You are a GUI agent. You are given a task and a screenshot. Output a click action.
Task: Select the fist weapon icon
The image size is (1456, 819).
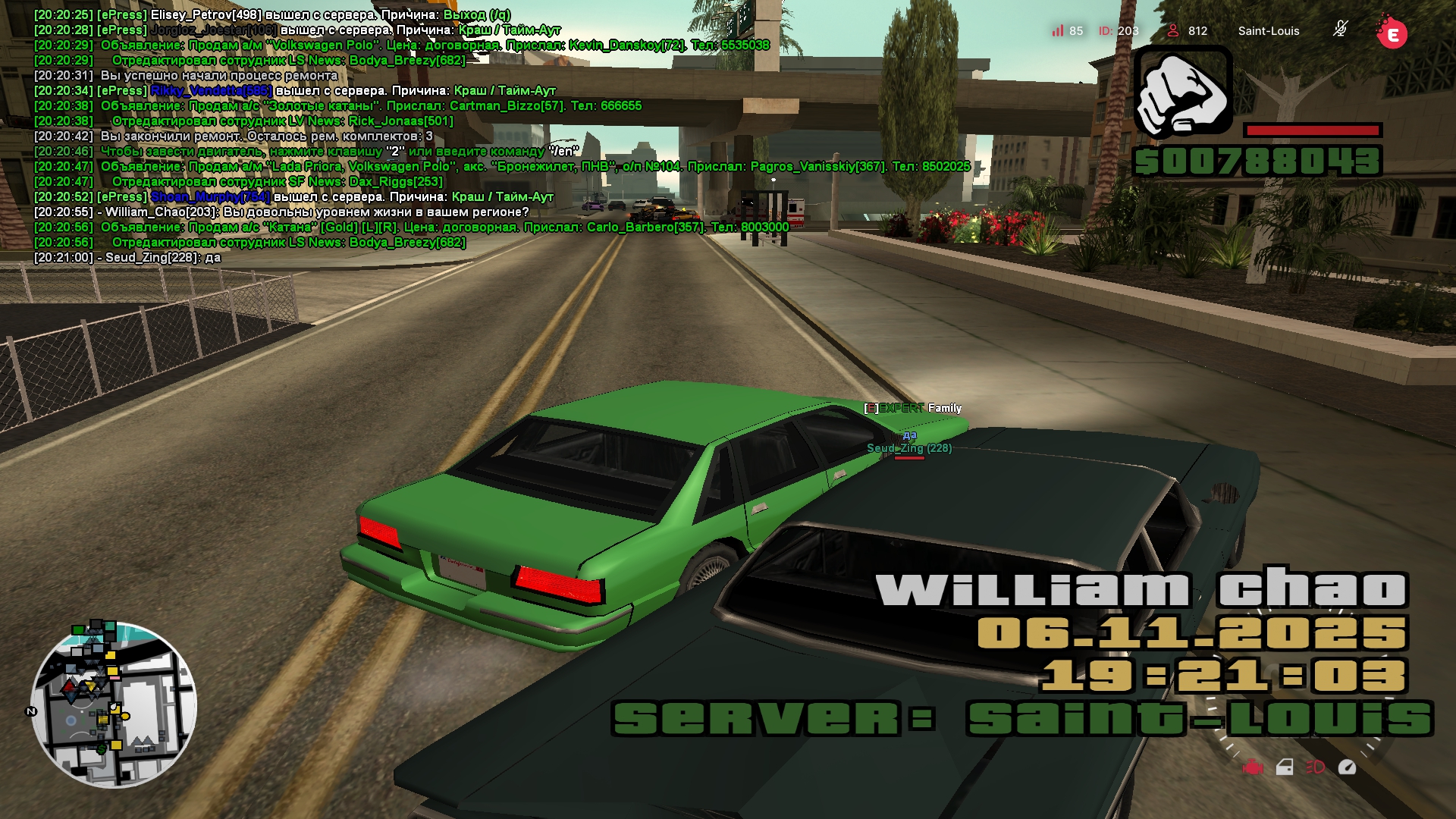1182,91
